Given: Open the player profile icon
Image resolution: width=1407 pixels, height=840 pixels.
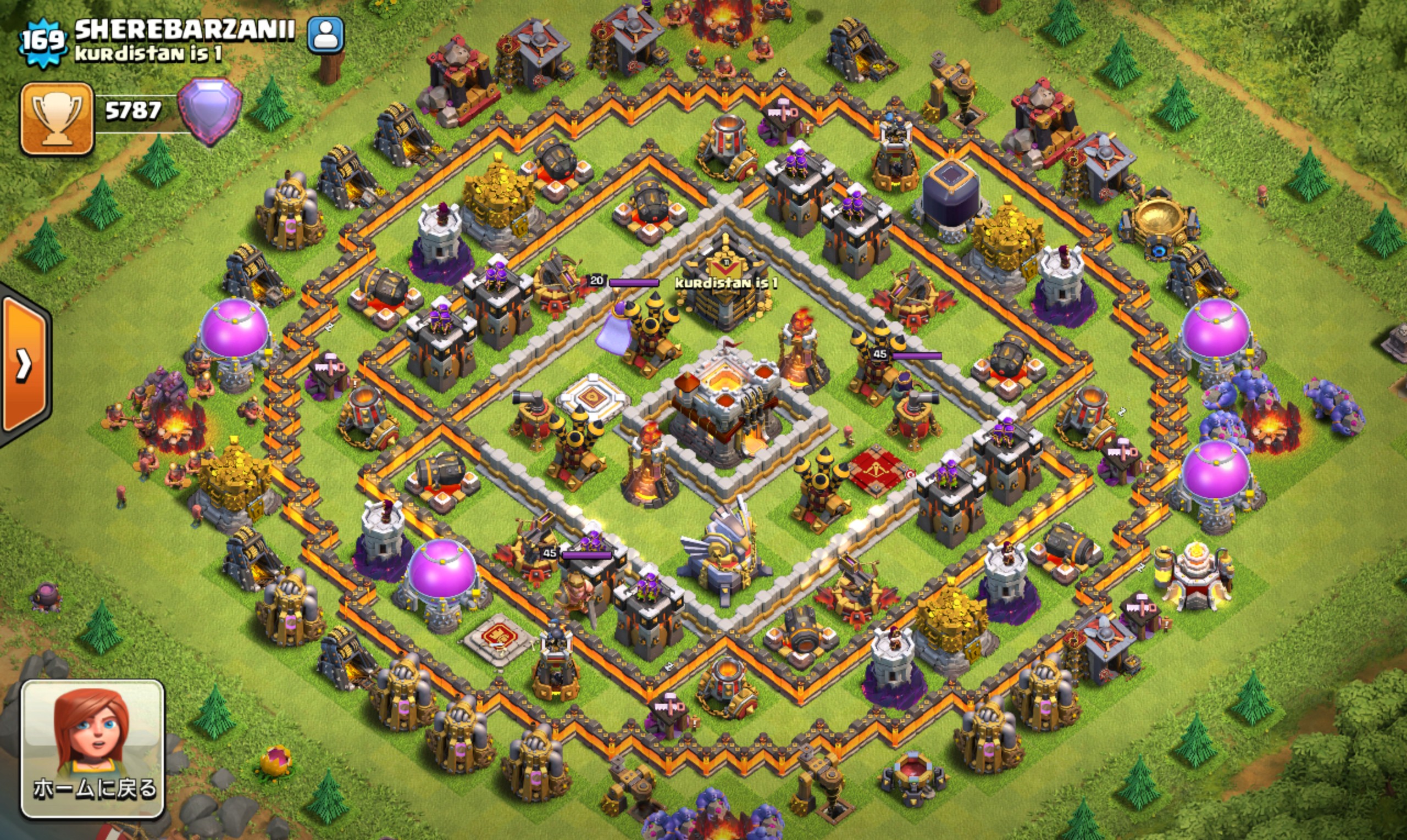Looking at the screenshot, I should click(325, 35).
